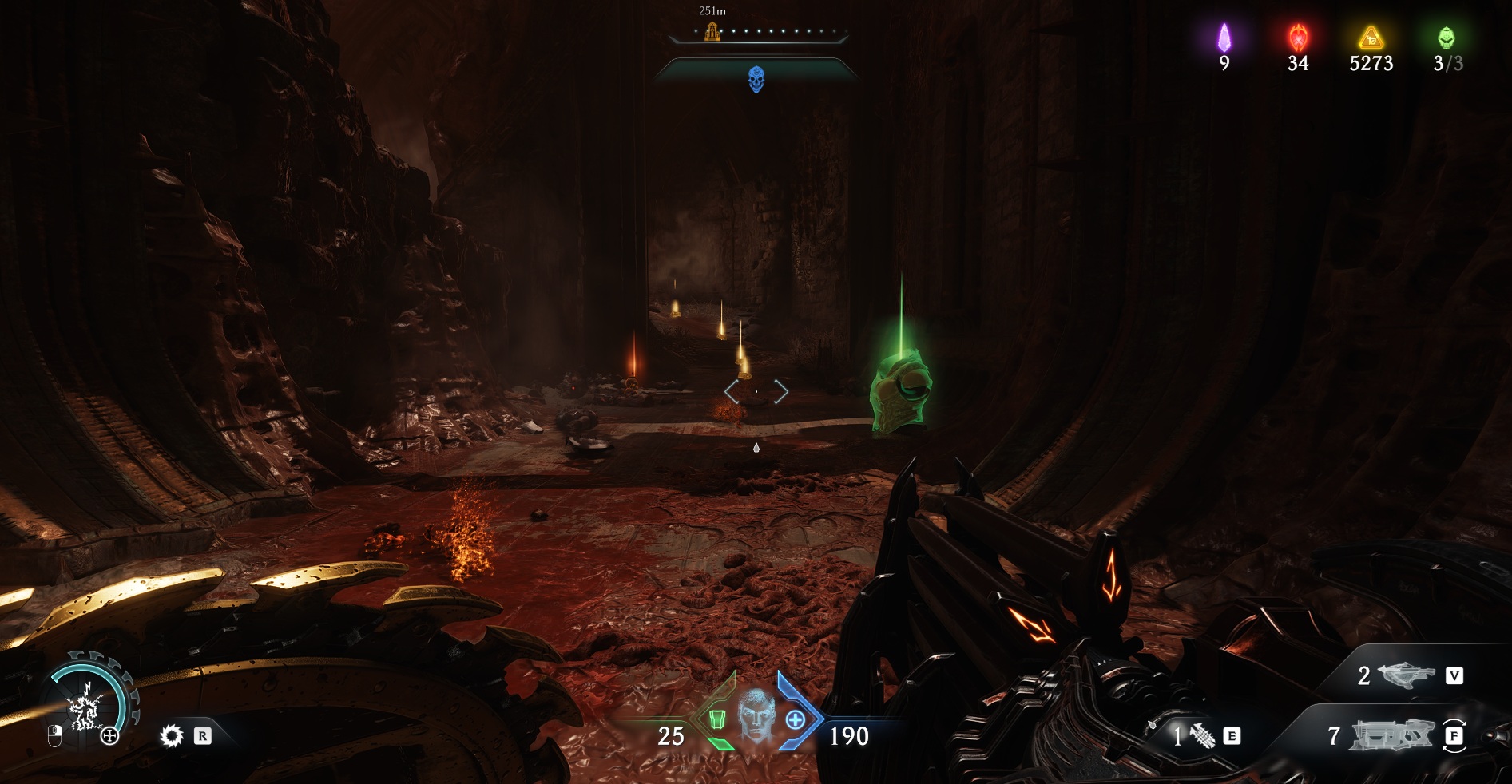Click the green skull counter icon
The height and width of the screenshot is (784, 1512).
pyautogui.click(x=1446, y=38)
